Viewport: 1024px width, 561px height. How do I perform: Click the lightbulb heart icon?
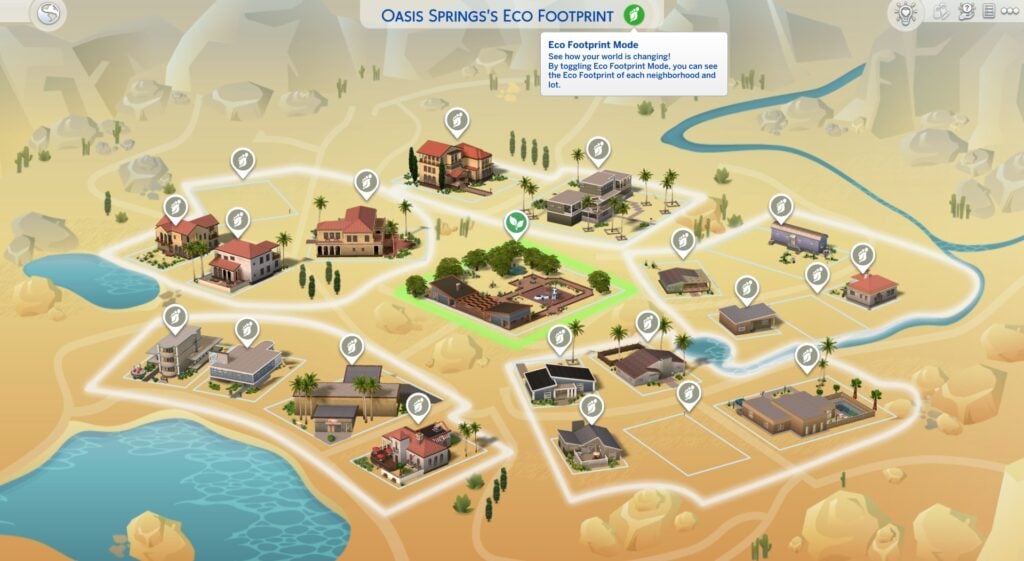click(x=904, y=13)
